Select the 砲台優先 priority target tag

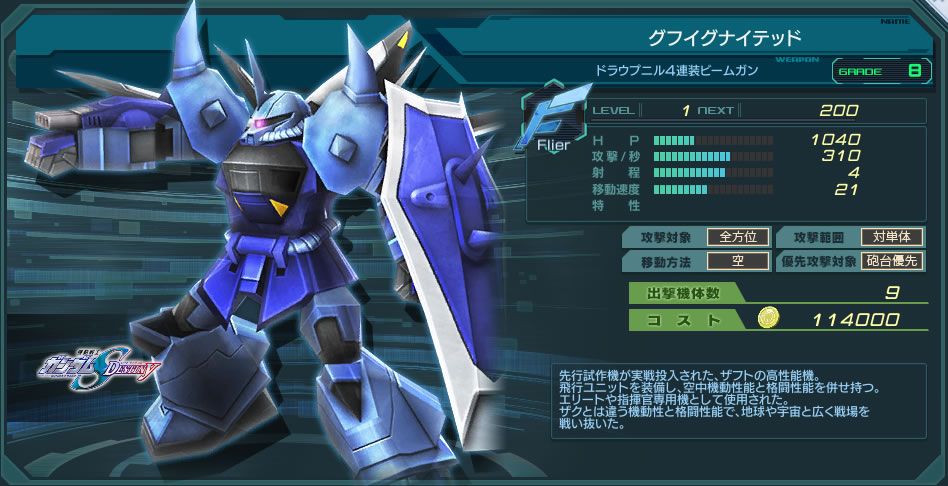click(892, 262)
